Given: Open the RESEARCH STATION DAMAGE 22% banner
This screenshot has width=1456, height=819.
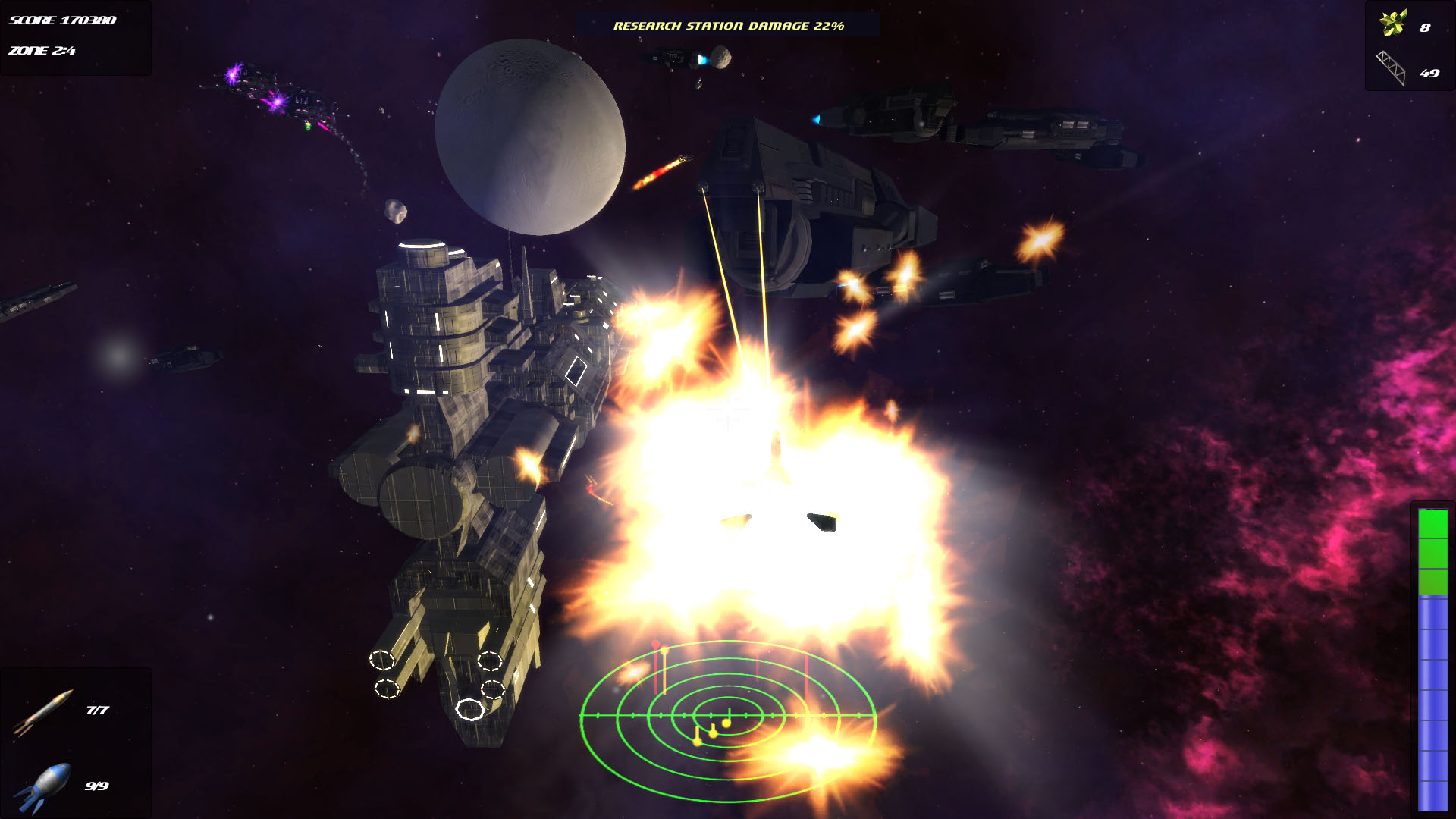Looking at the screenshot, I should tap(728, 25).
